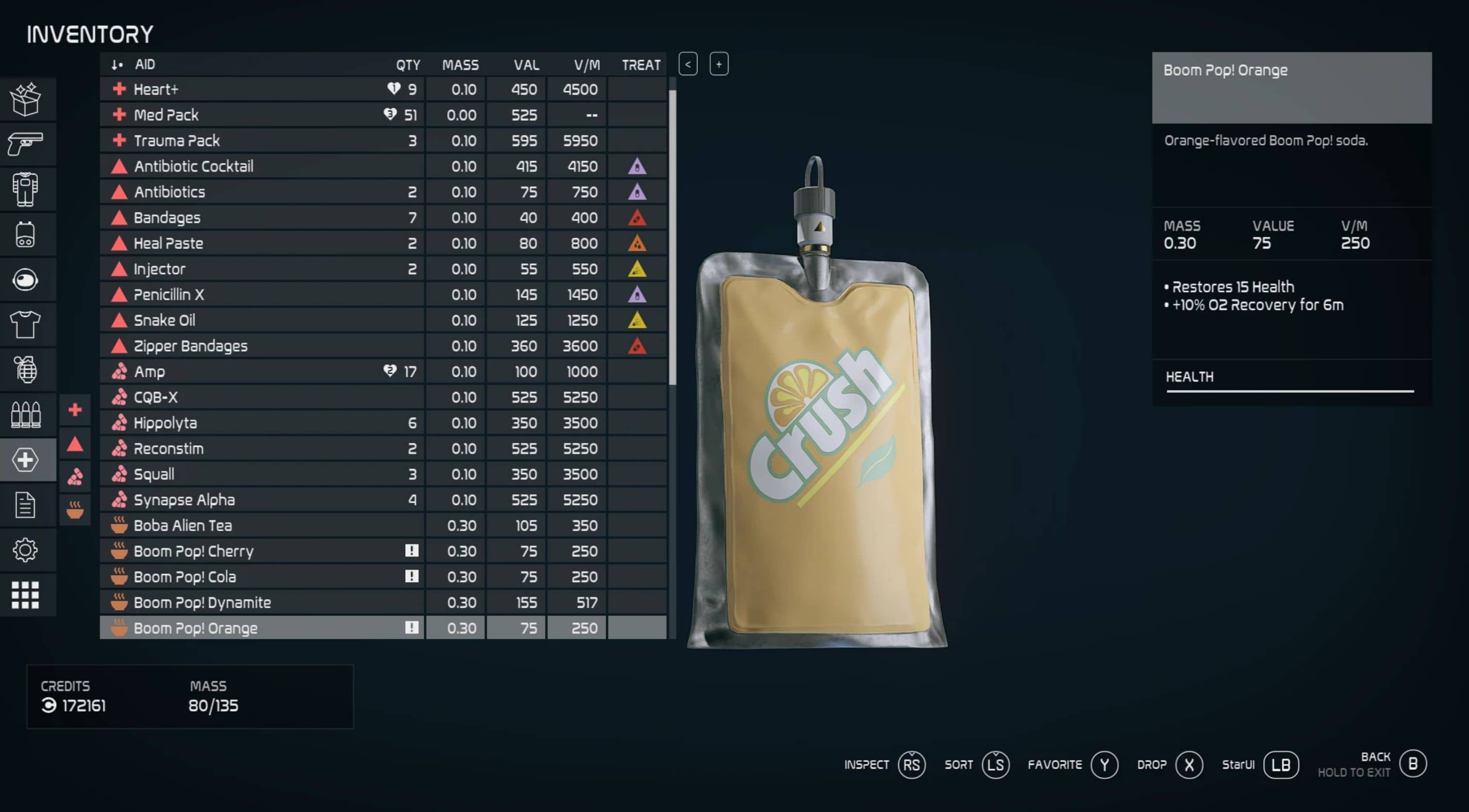This screenshot has width=1469, height=812.
Task: Switch to the weapons pistol category
Action: (x=26, y=143)
